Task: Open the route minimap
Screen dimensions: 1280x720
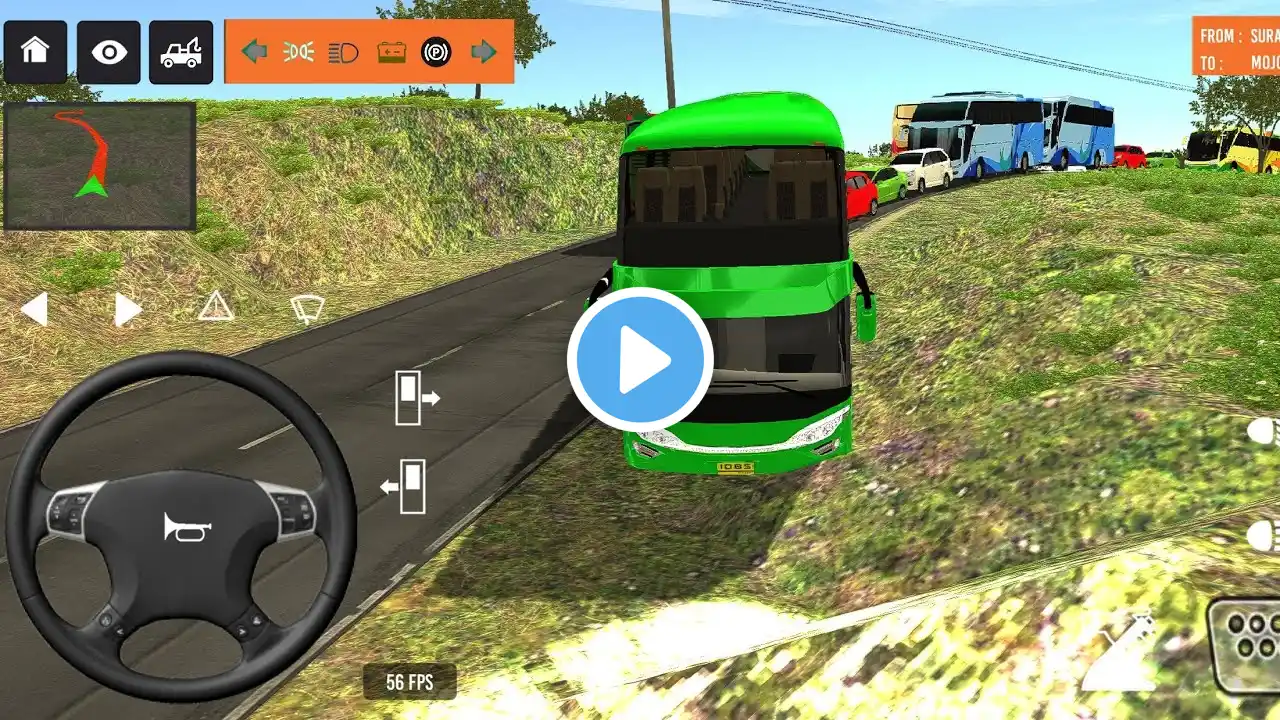Action: [99, 166]
